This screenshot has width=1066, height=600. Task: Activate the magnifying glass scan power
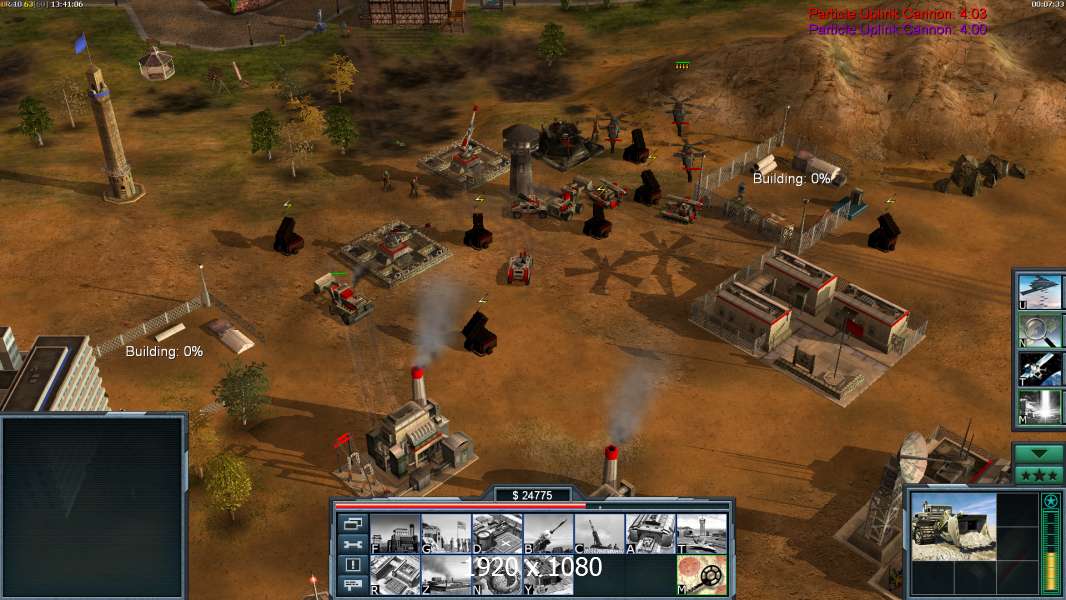(x=1040, y=329)
